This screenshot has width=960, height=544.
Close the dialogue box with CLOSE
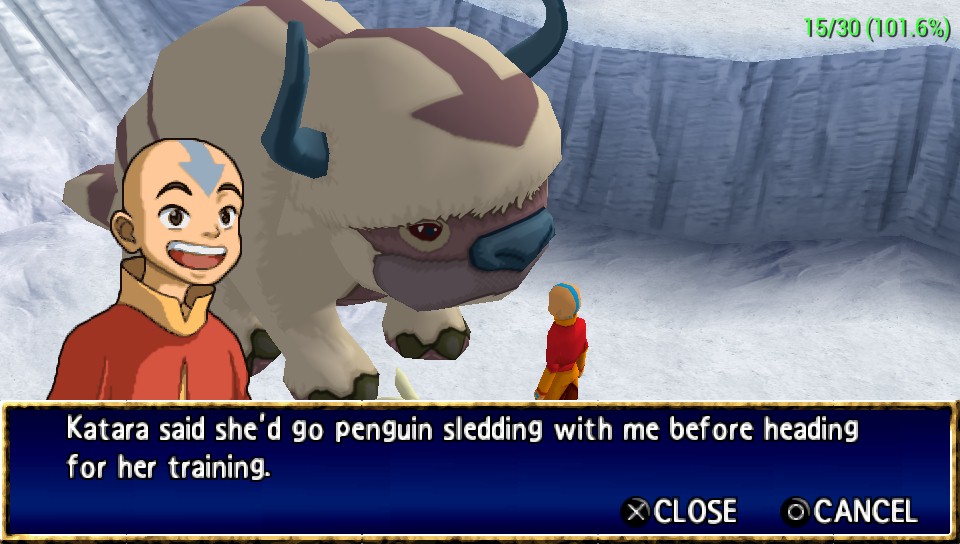tap(680, 512)
